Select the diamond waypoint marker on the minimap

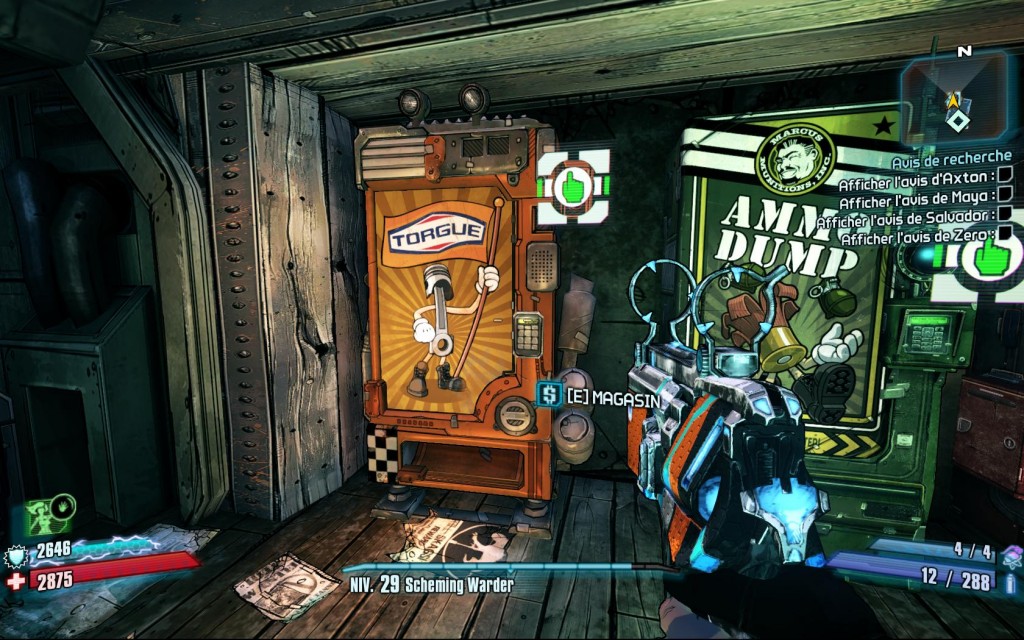point(957,121)
